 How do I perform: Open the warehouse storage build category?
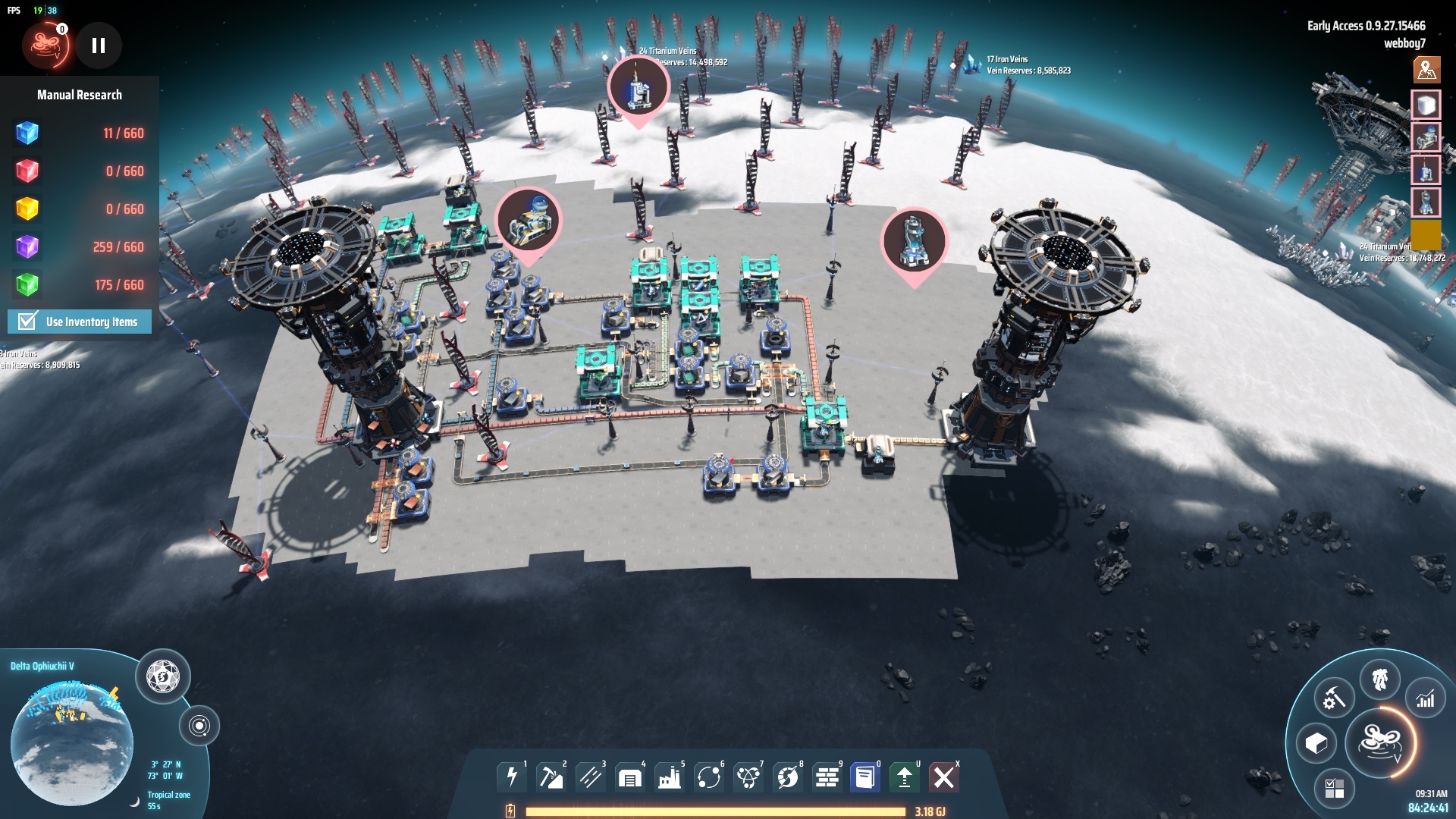coord(629,777)
